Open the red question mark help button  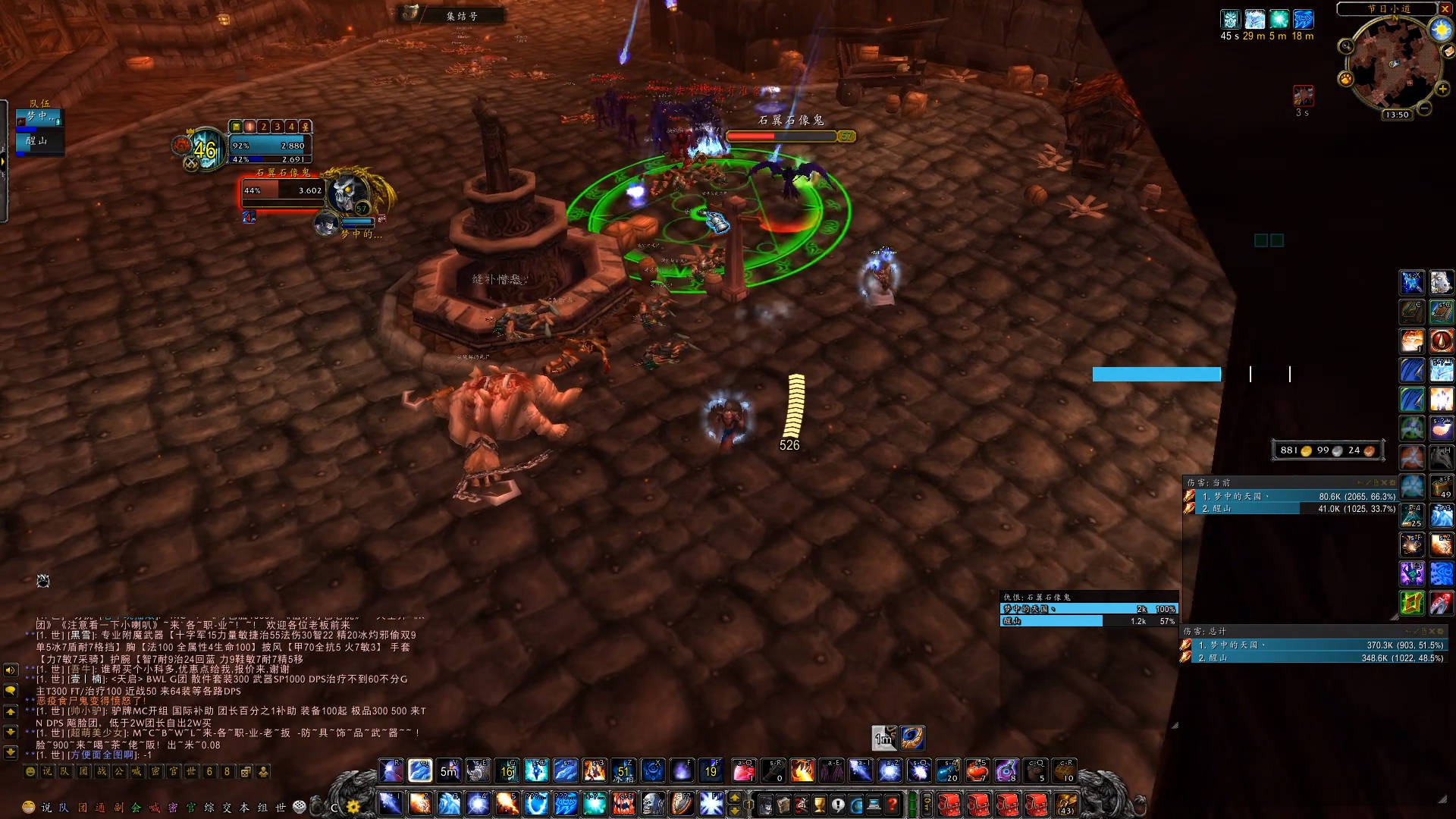pyautogui.click(x=893, y=804)
